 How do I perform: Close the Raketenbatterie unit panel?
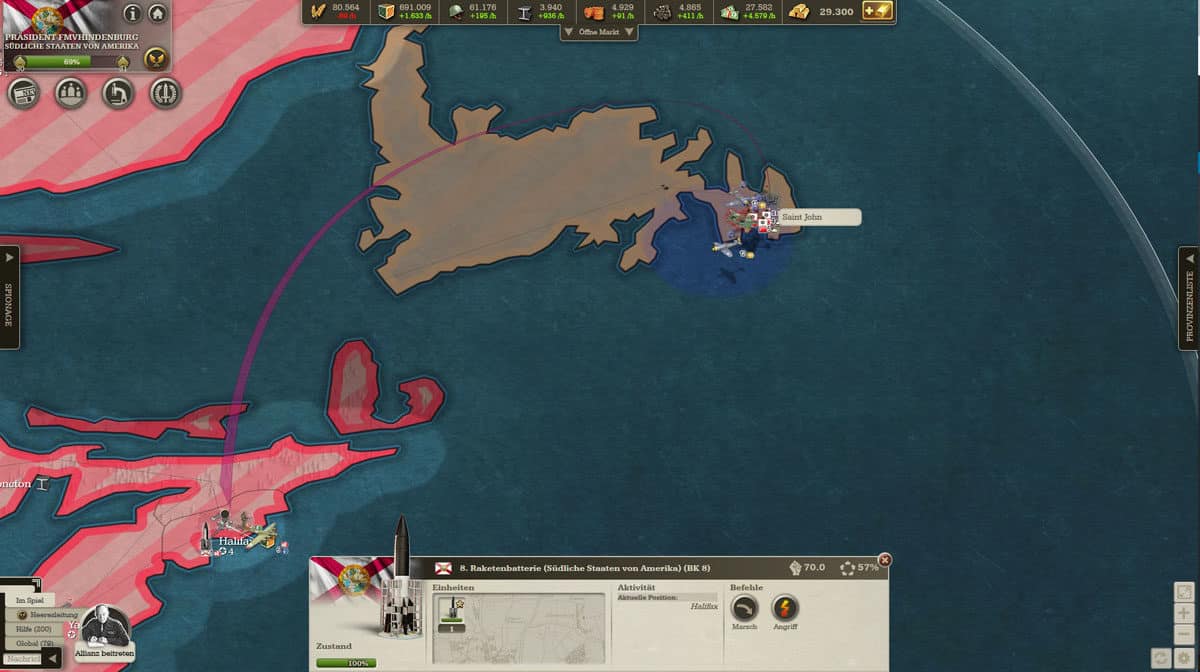click(x=884, y=560)
